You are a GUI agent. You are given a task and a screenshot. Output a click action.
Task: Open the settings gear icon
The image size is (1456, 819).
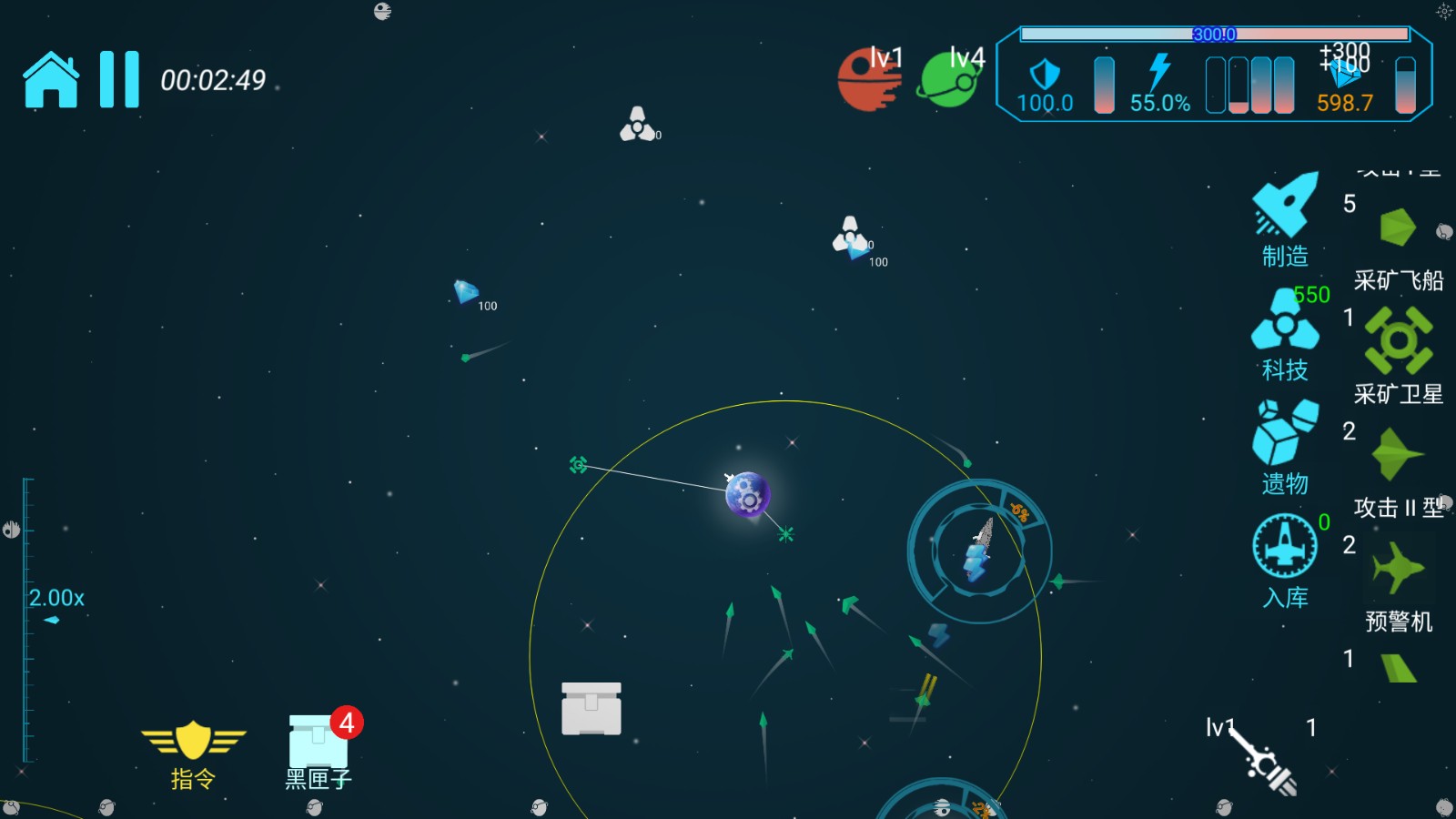1444,11
